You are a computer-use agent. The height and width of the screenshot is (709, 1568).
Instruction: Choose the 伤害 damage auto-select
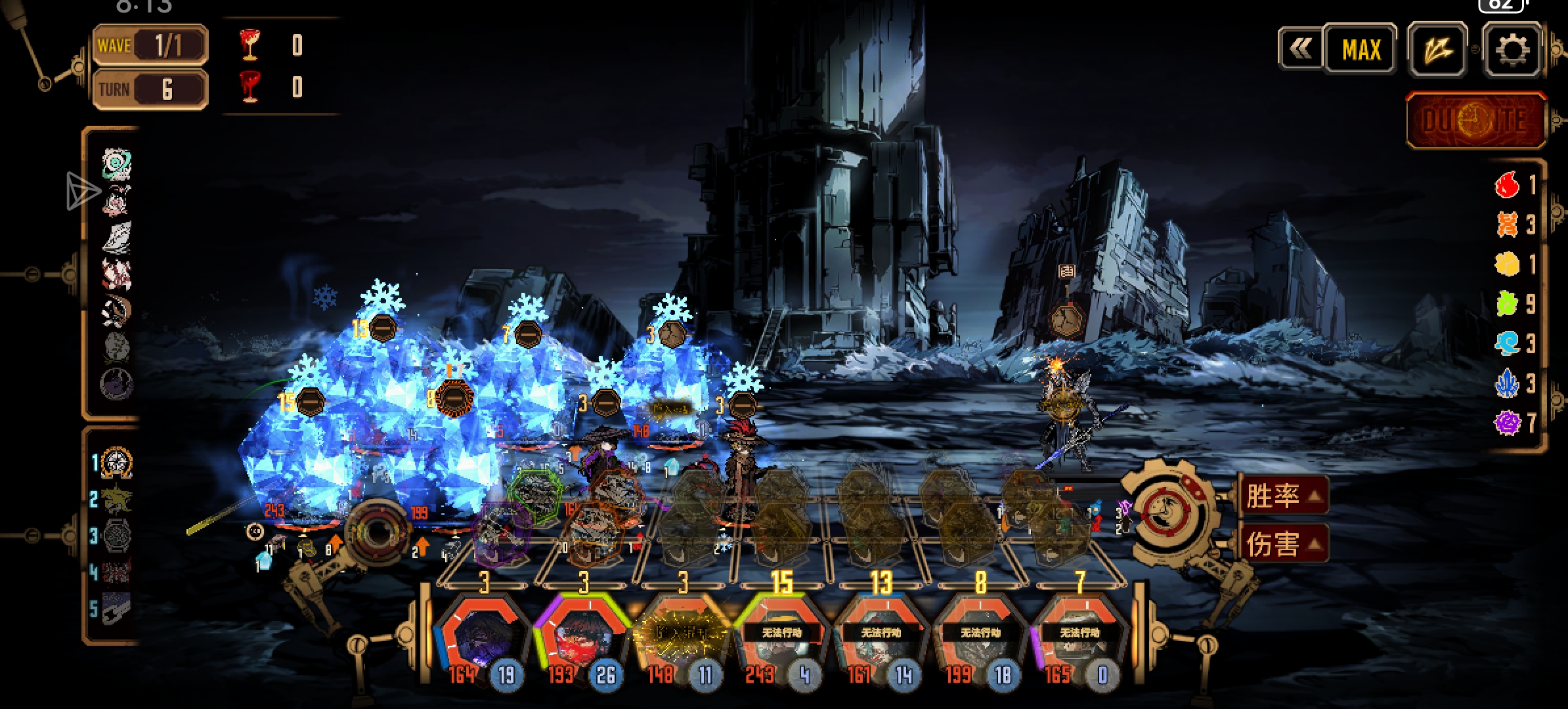point(1282,544)
